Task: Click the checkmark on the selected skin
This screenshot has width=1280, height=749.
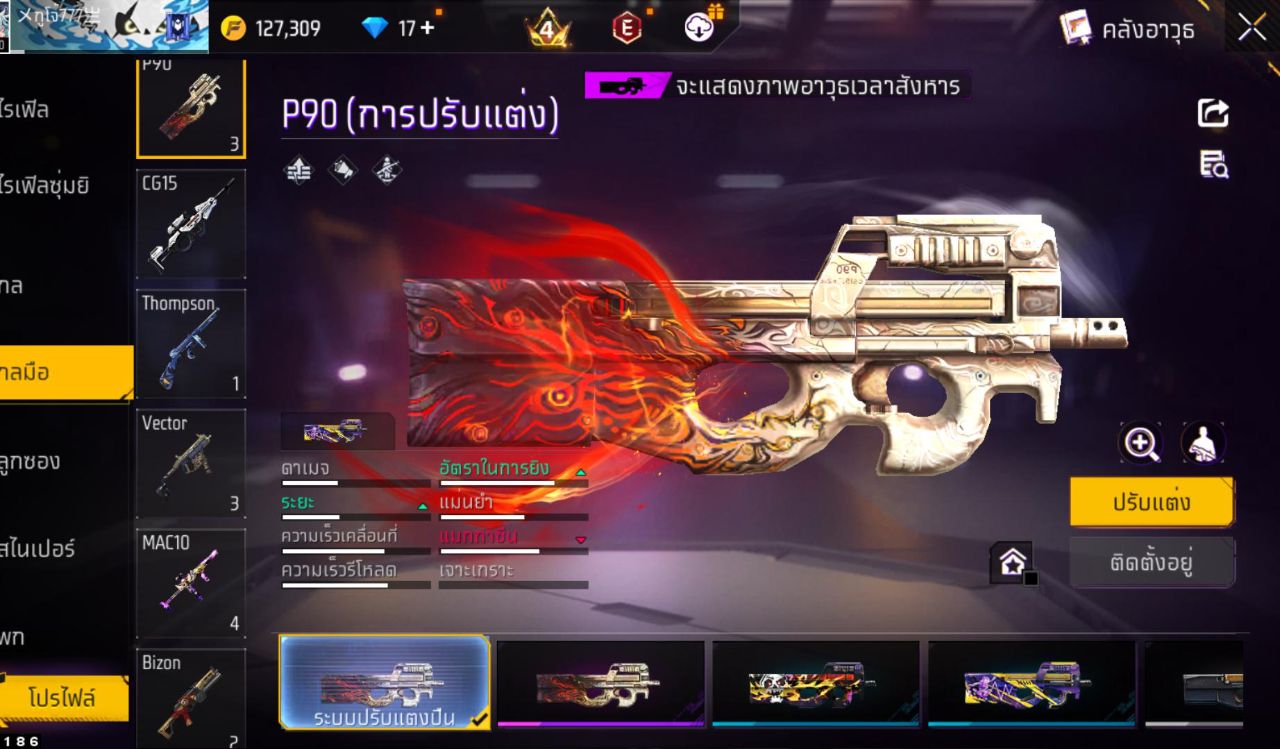Action: 479,719
